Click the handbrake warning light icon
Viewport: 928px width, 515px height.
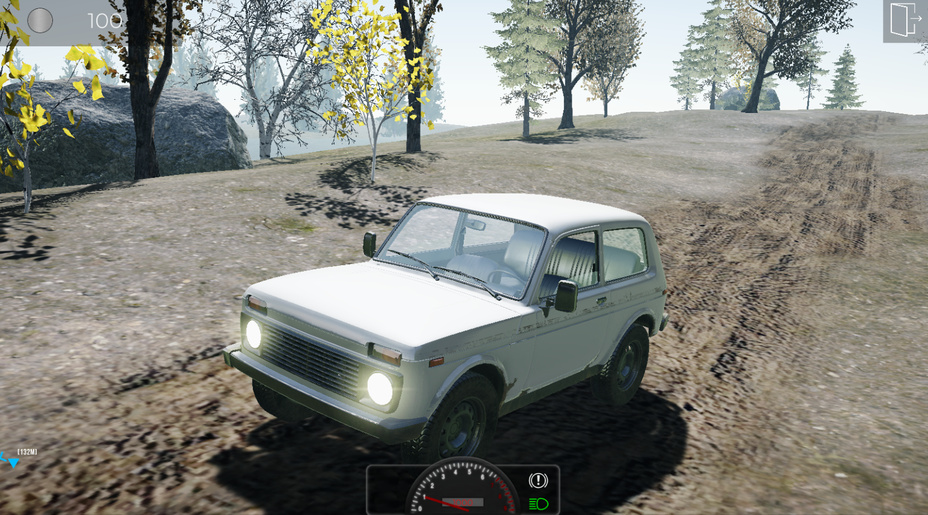click(x=539, y=481)
